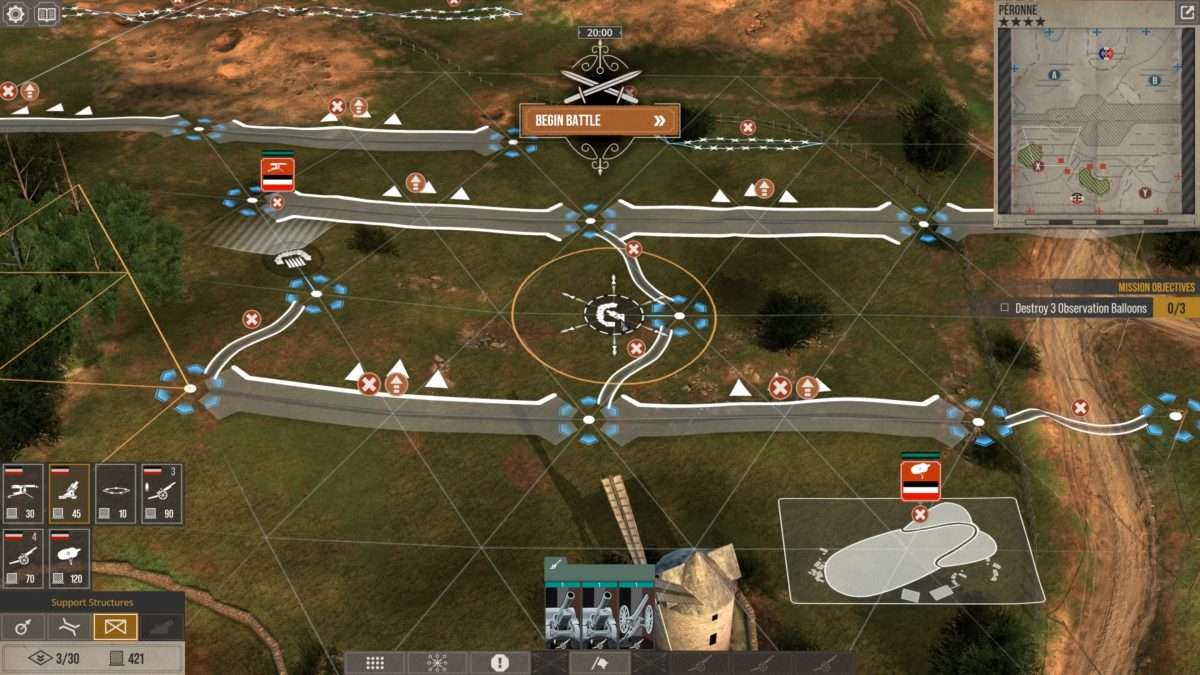Select the artillery piece costing 70
1200x675 pixels.
(23, 559)
